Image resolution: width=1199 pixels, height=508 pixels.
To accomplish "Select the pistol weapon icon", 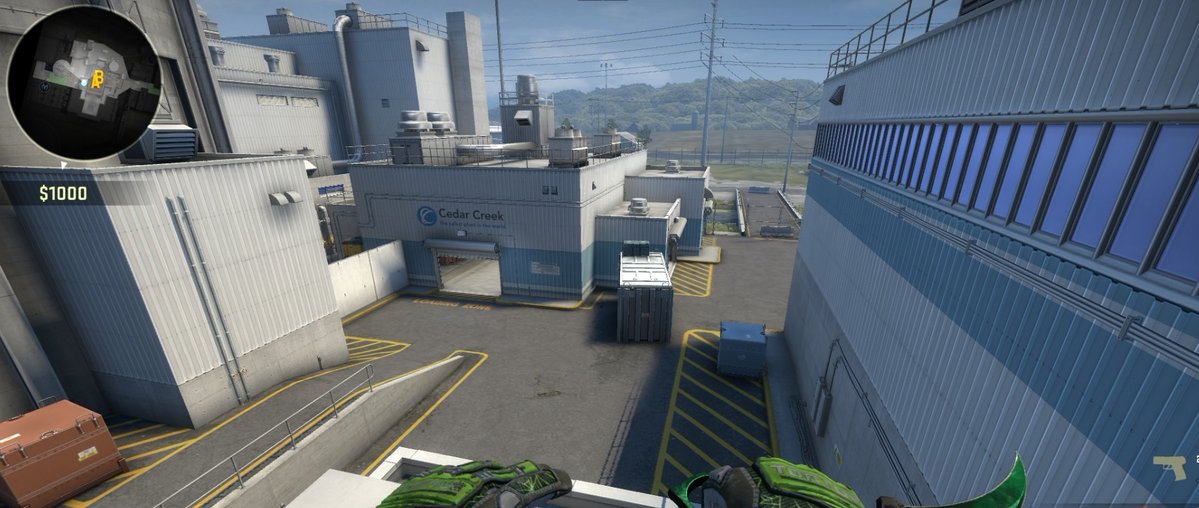I will click(1169, 466).
